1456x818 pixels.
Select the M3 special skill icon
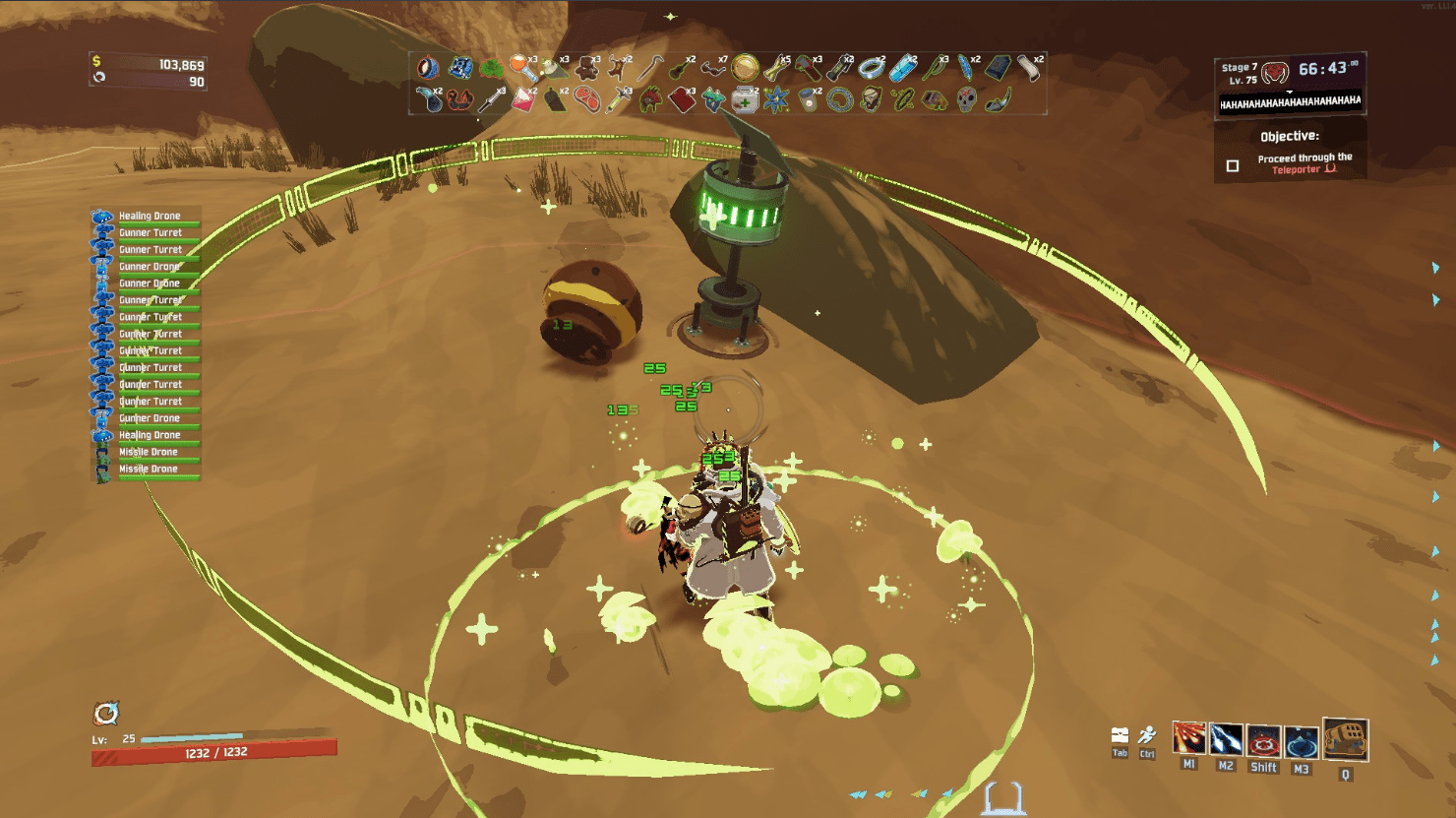point(1300,739)
